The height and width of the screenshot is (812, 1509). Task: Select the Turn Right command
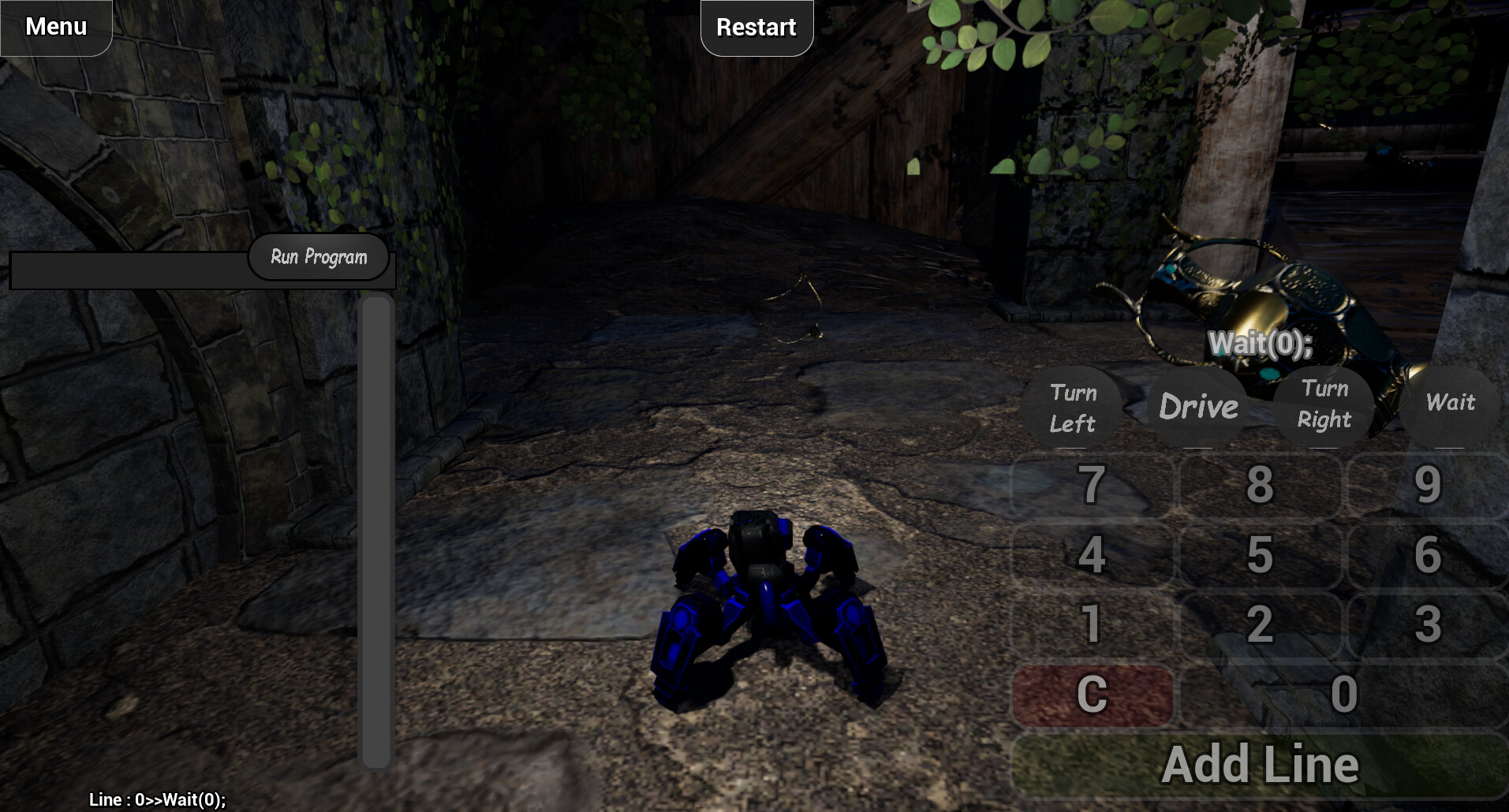click(x=1324, y=404)
